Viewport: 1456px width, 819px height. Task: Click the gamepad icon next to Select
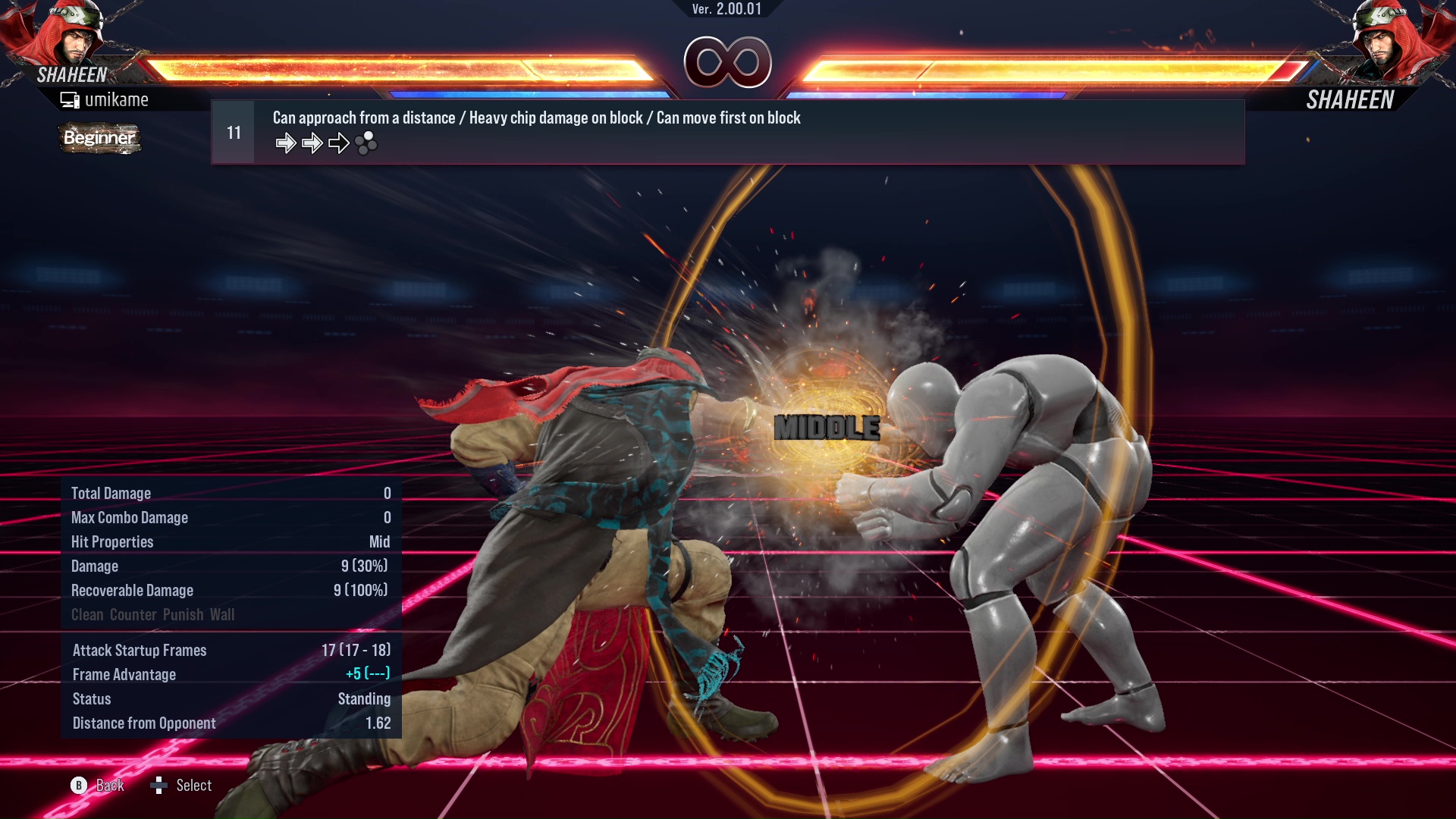160,786
